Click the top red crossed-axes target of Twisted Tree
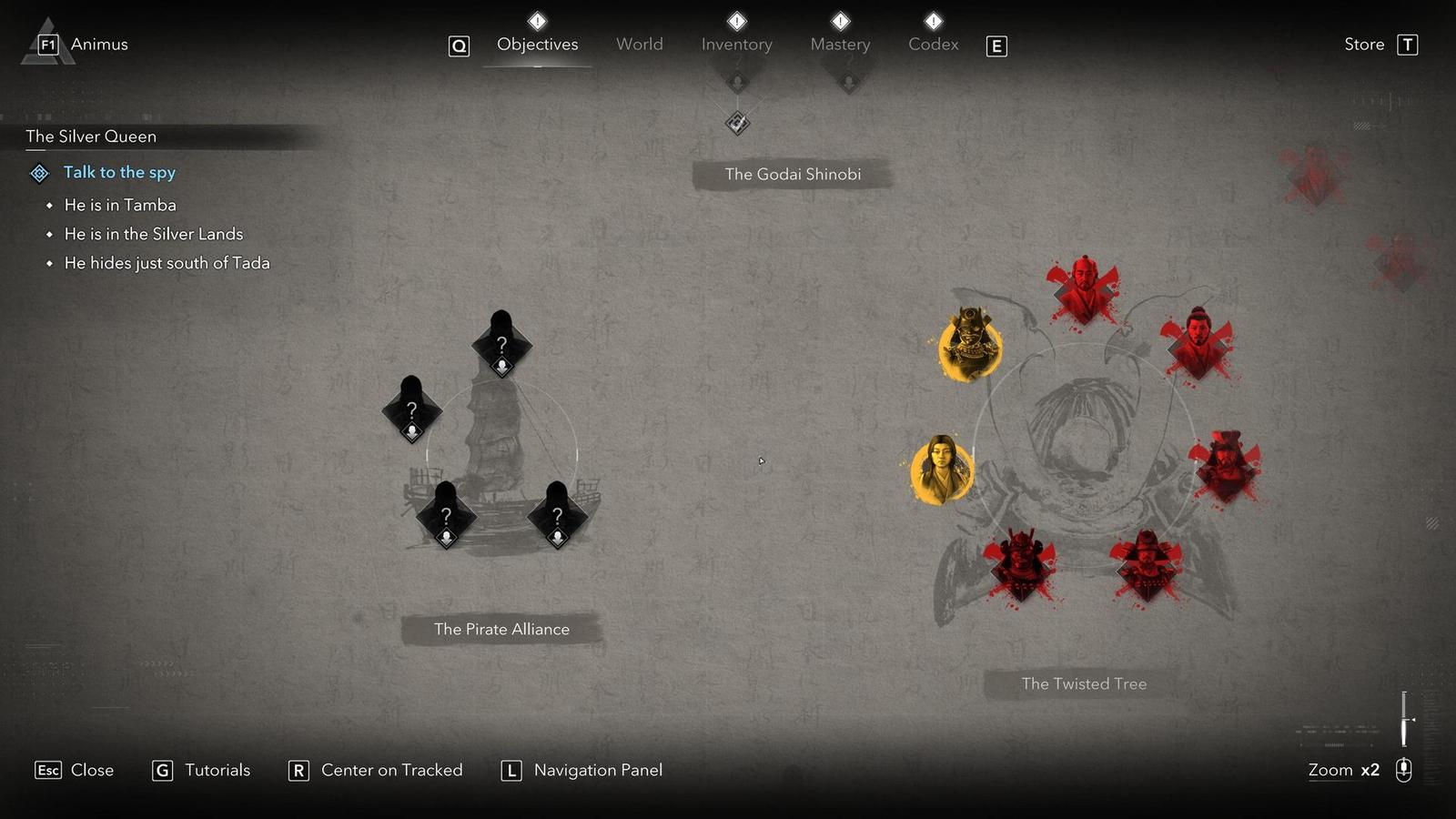Viewport: 1456px width, 819px height. click(x=1085, y=287)
